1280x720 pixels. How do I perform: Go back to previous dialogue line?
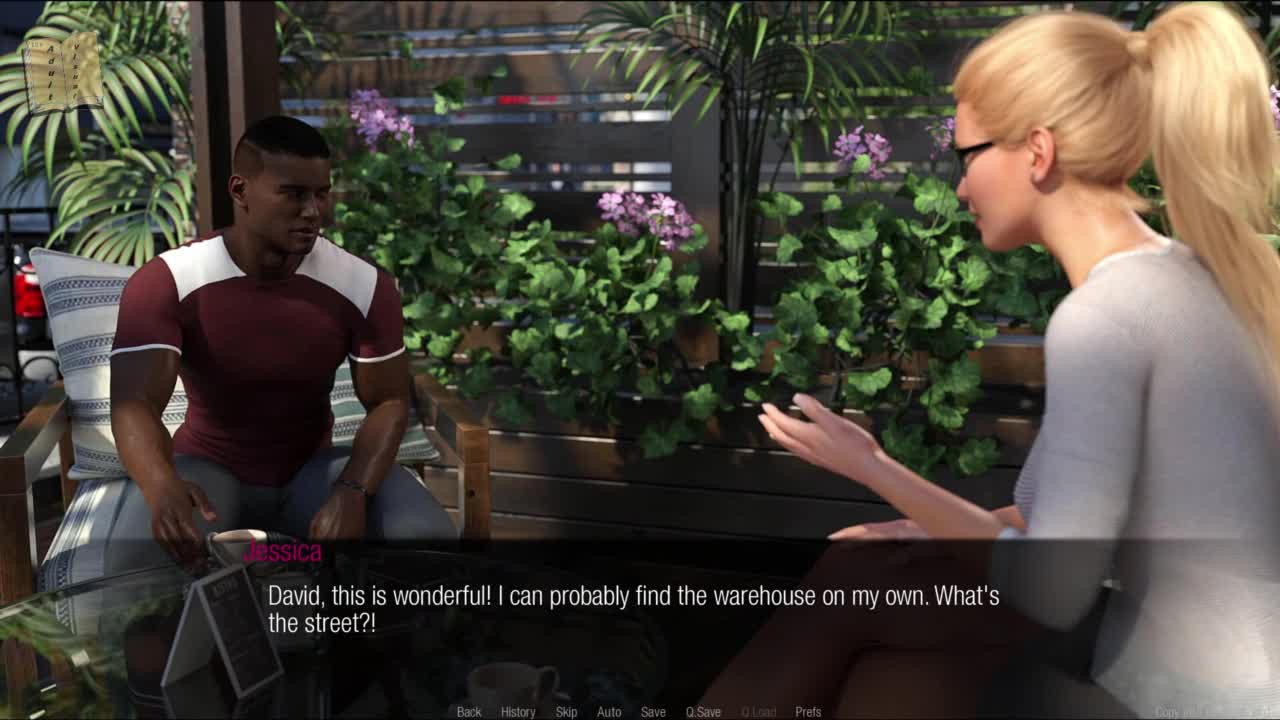point(469,712)
